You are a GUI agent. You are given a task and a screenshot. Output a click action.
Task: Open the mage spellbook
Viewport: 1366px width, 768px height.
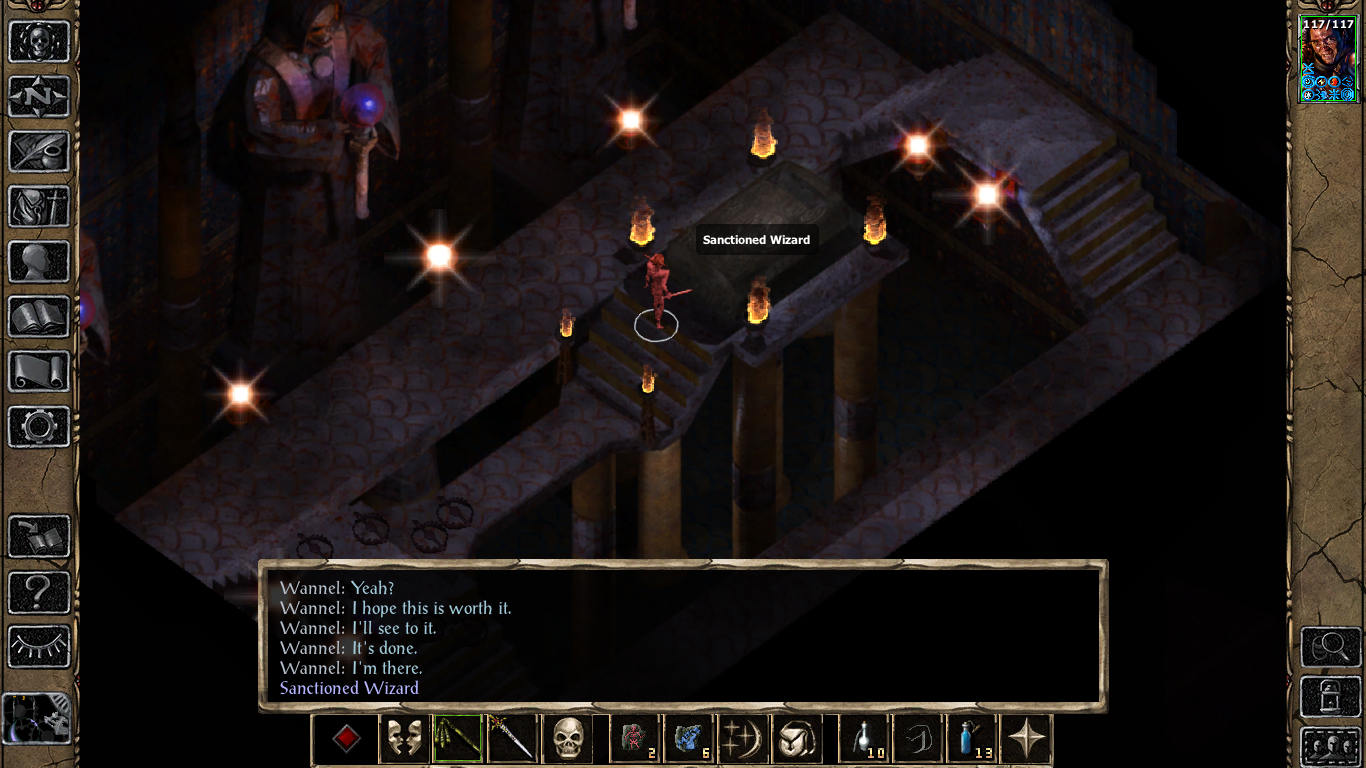pyautogui.click(x=39, y=317)
